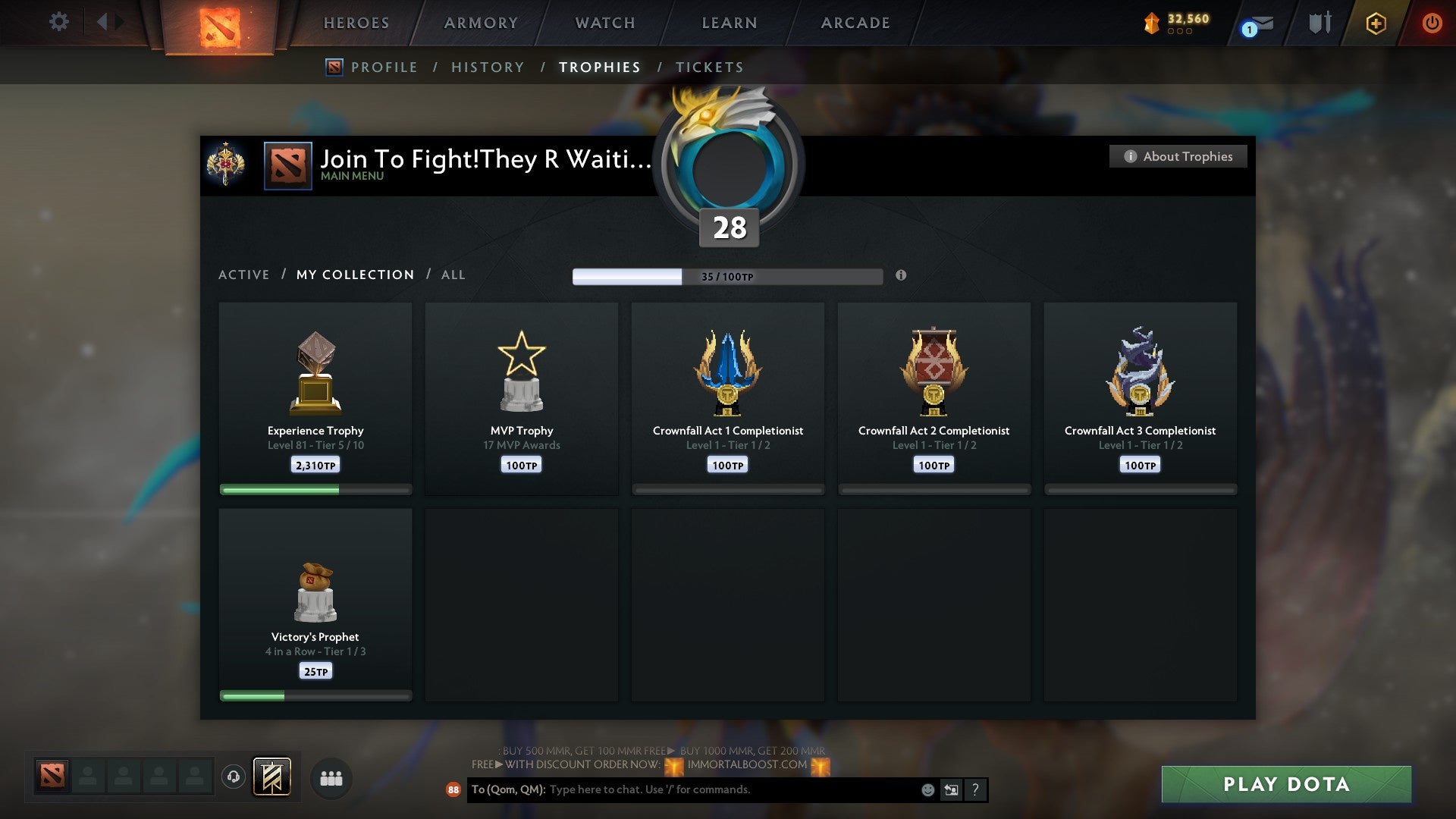Click the gold plus hexagon icon

point(1376,23)
